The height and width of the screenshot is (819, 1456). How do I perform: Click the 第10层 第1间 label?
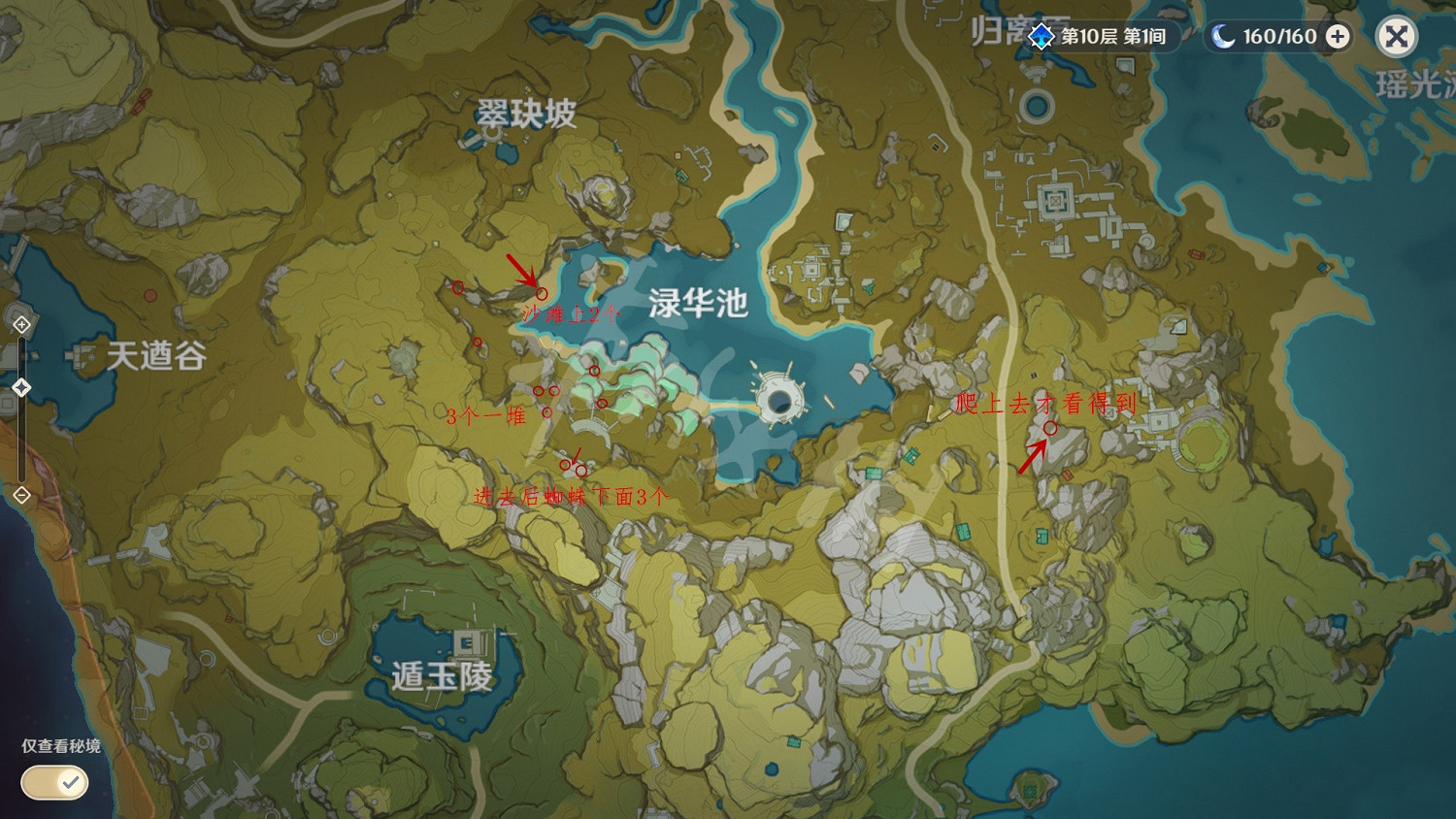(1112, 37)
